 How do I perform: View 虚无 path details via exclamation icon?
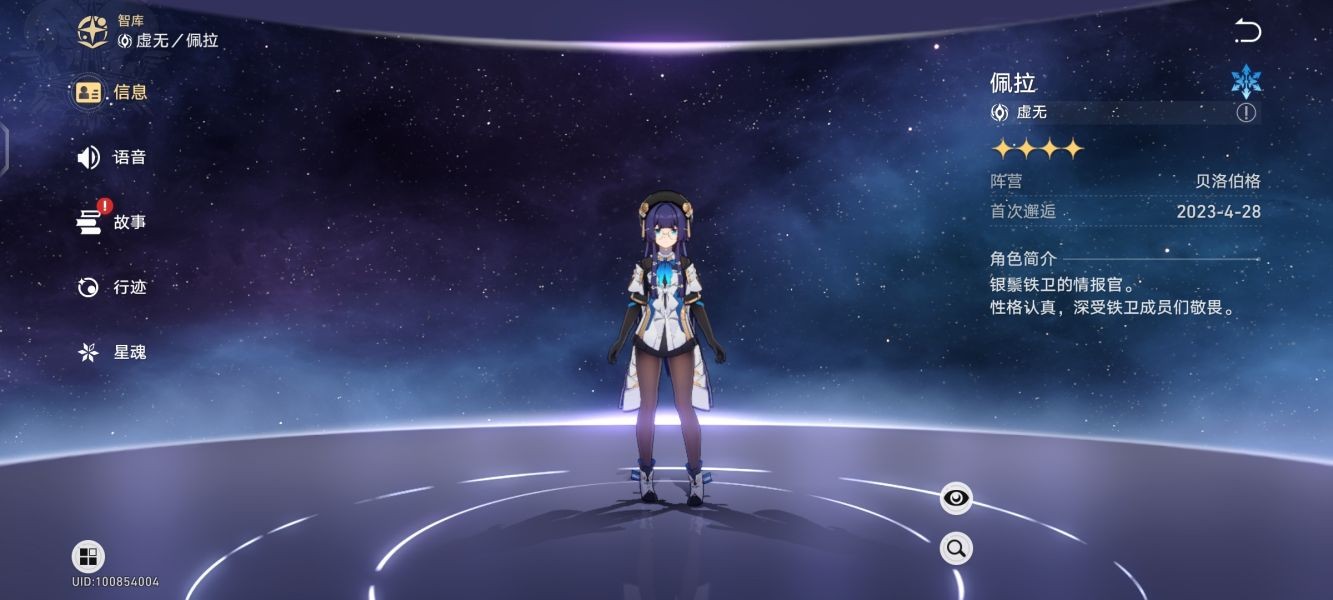[x=1246, y=112]
